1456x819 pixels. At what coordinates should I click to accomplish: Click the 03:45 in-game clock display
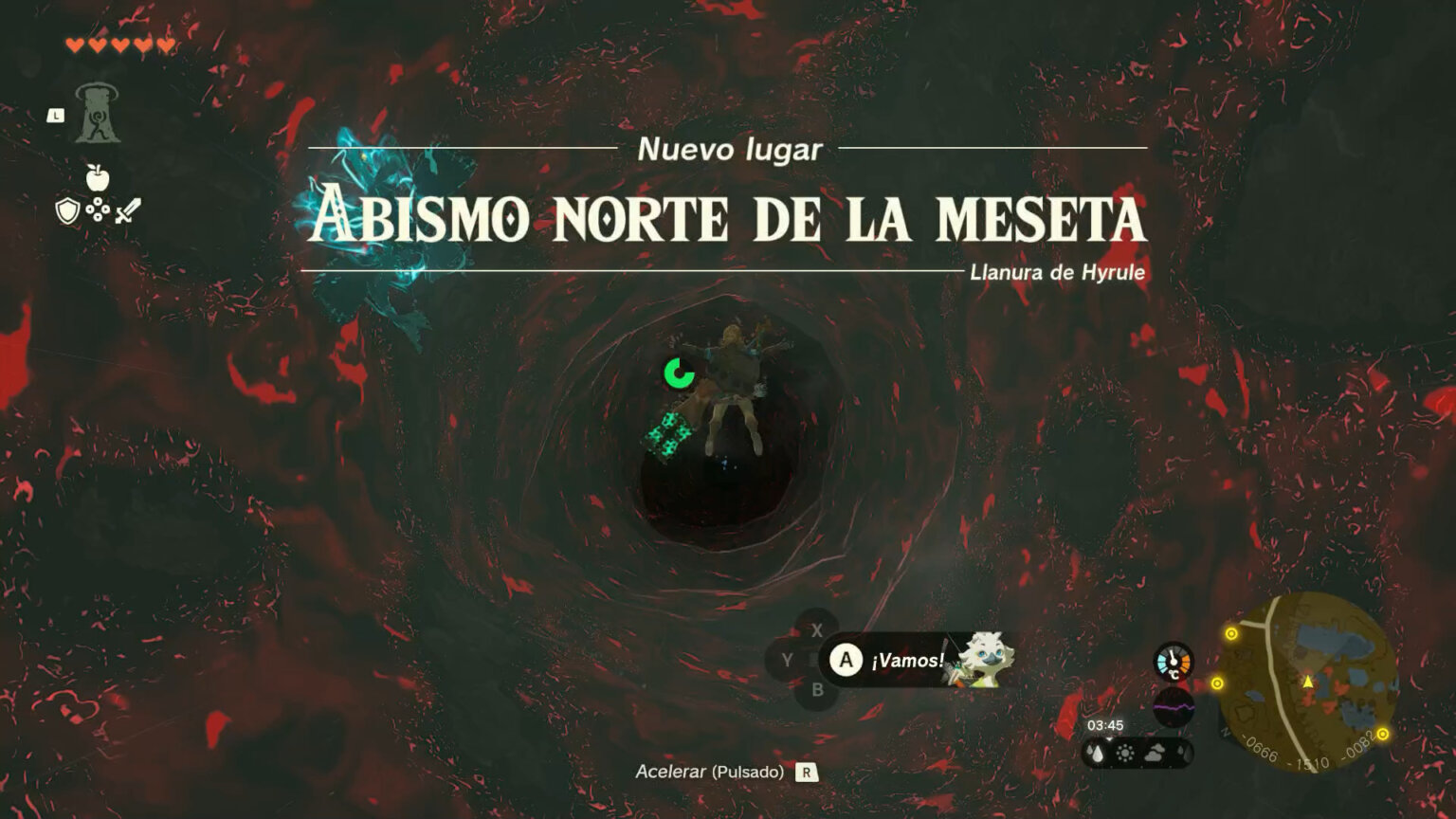coord(1106,724)
